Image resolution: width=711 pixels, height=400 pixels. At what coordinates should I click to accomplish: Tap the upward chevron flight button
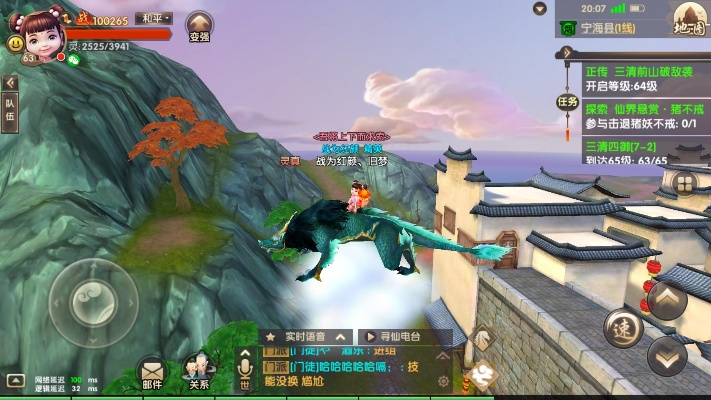click(666, 299)
